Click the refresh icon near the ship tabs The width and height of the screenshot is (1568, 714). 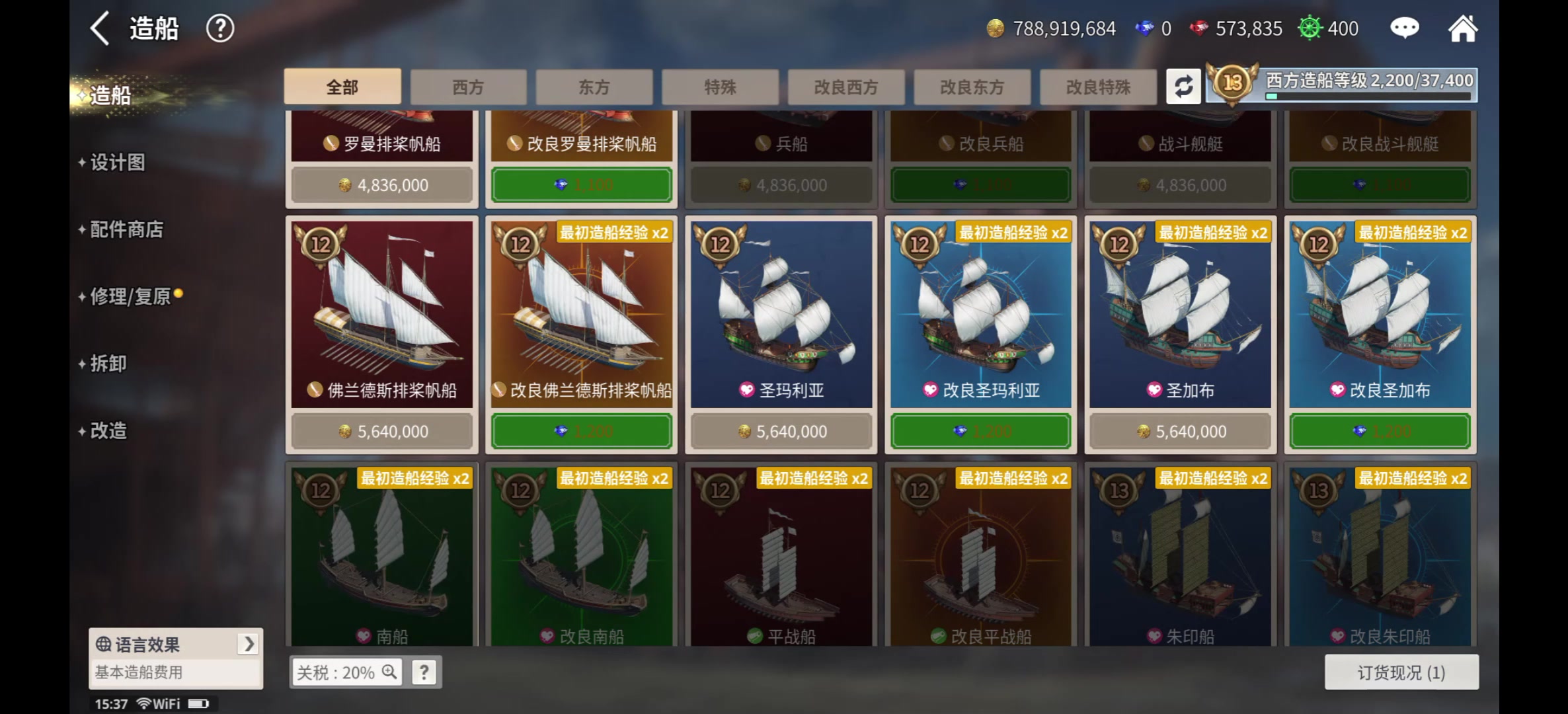click(1183, 86)
